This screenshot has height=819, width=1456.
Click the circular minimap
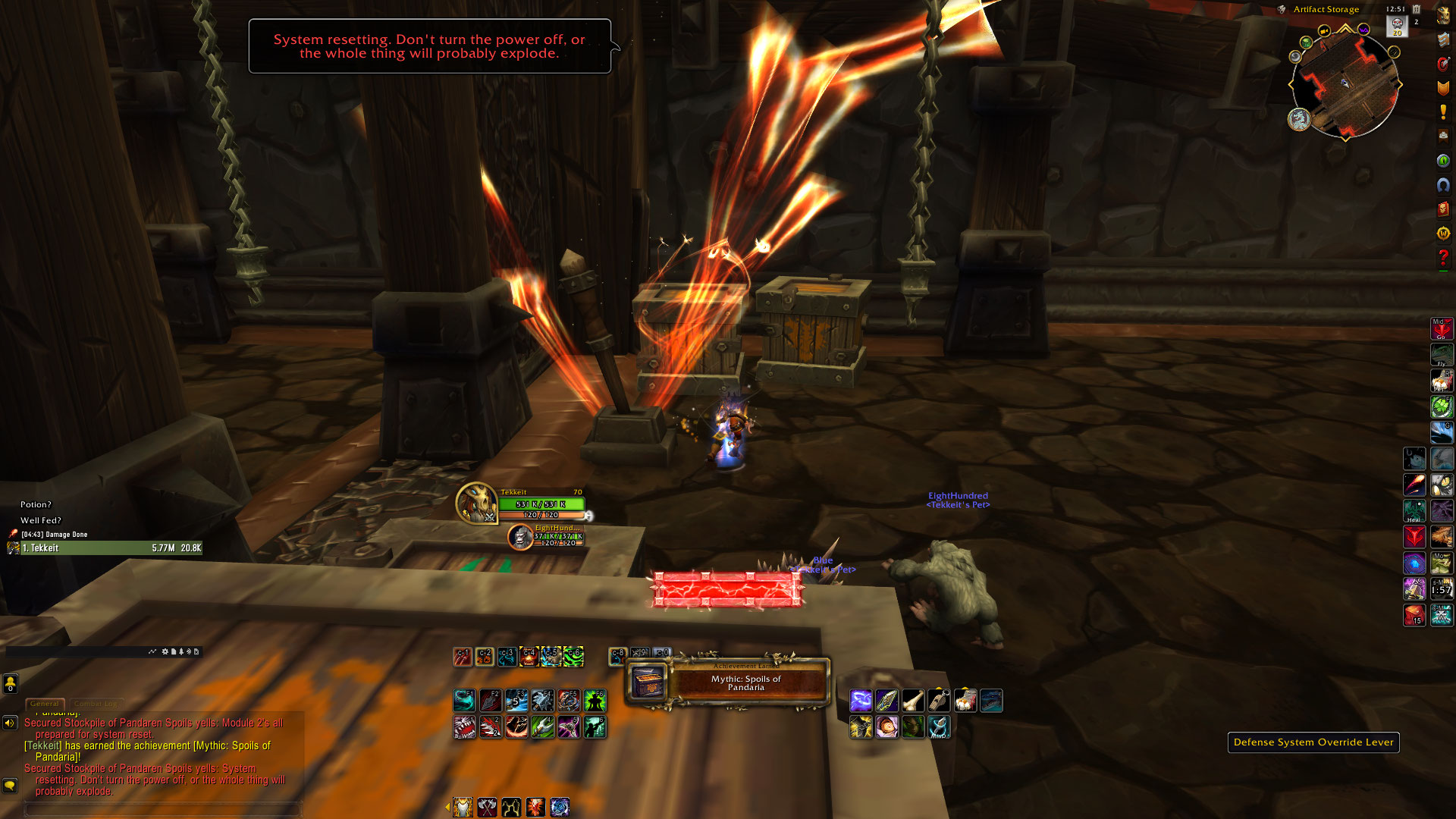click(1345, 84)
